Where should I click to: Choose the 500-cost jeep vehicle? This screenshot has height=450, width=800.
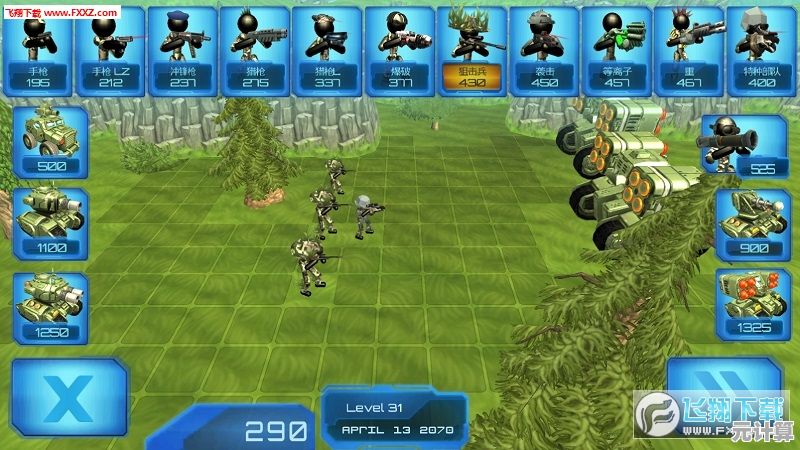click(50, 141)
